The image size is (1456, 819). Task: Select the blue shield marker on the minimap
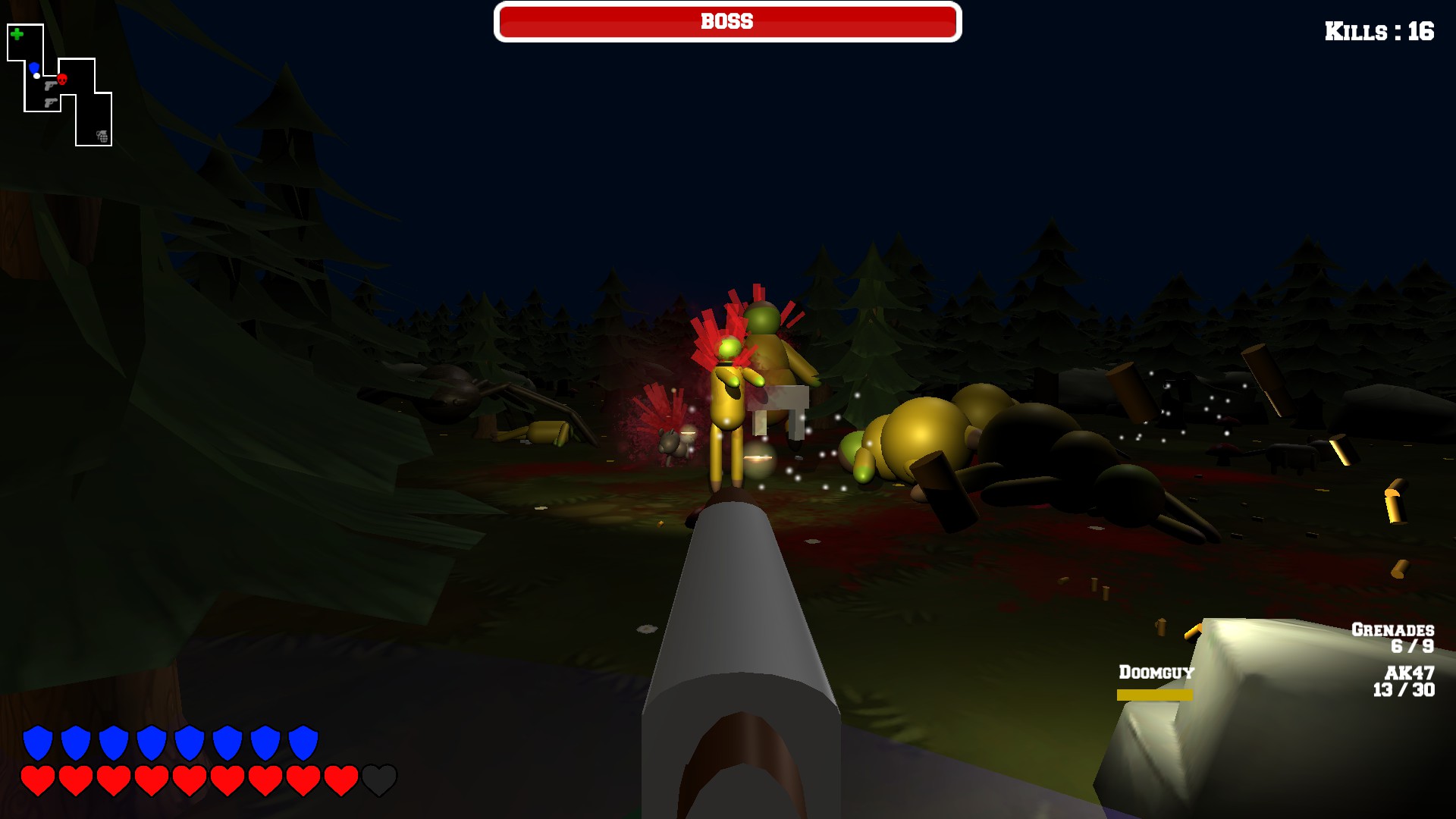coord(34,67)
